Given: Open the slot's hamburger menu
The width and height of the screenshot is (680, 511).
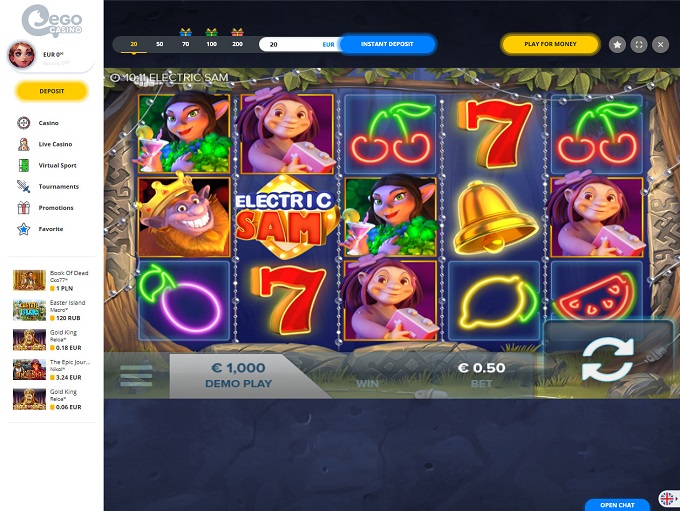Looking at the screenshot, I should (x=136, y=375).
